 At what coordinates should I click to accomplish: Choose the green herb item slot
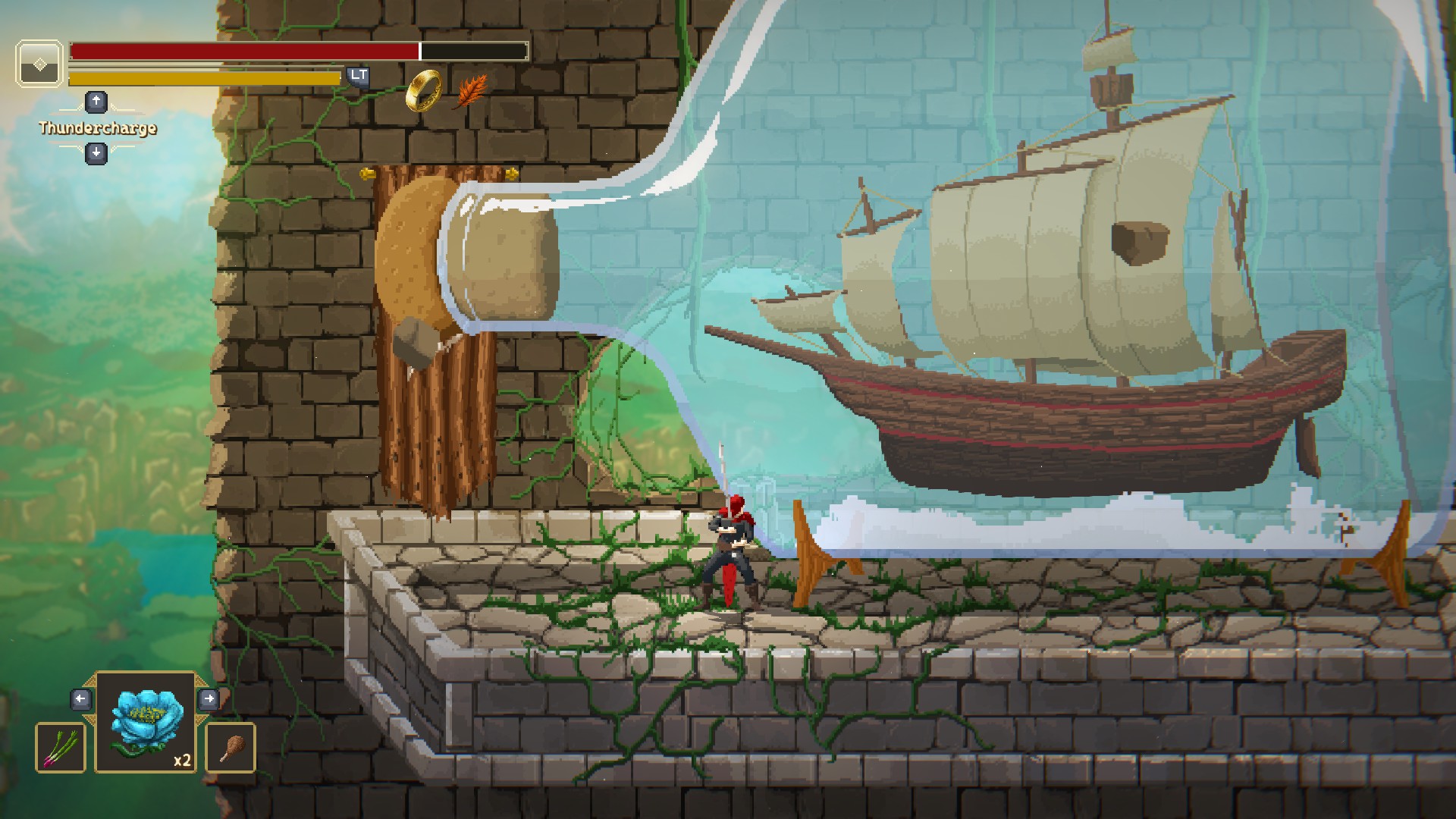click(x=61, y=747)
